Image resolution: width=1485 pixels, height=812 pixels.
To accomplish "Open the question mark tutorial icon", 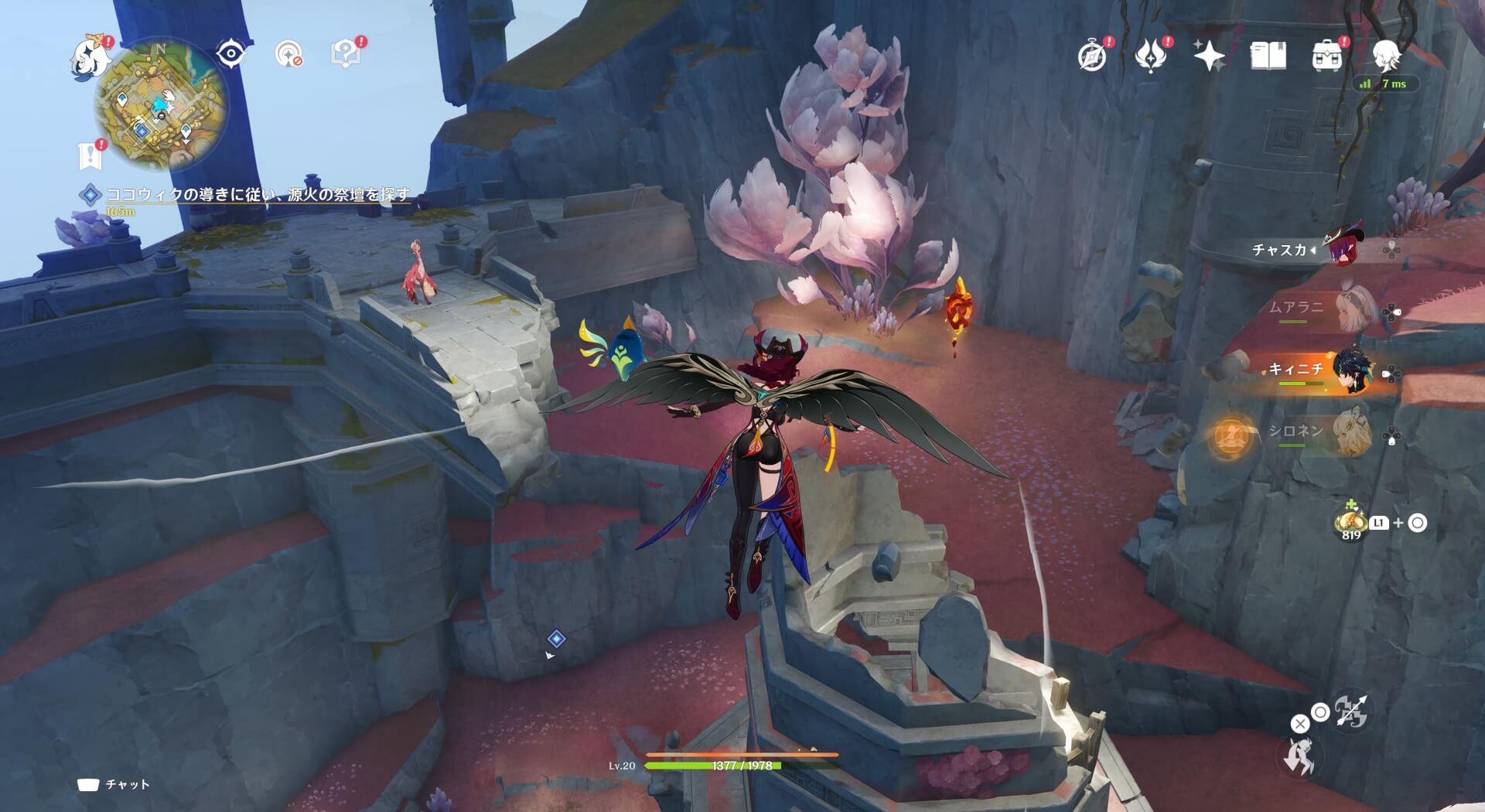I will click(346, 53).
